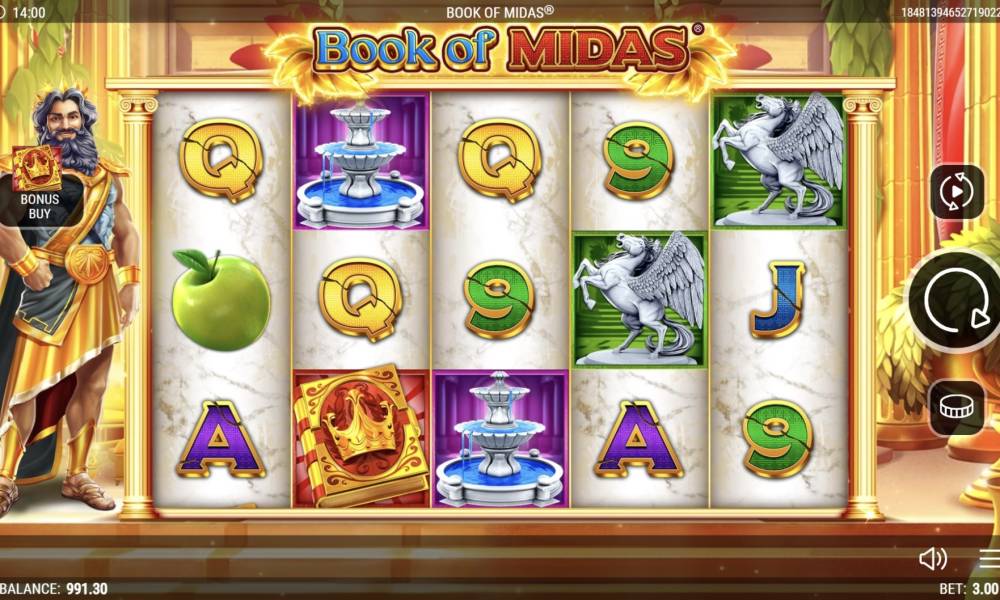
Task: Open the hamburger menu
Action: (x=989, y=558)
